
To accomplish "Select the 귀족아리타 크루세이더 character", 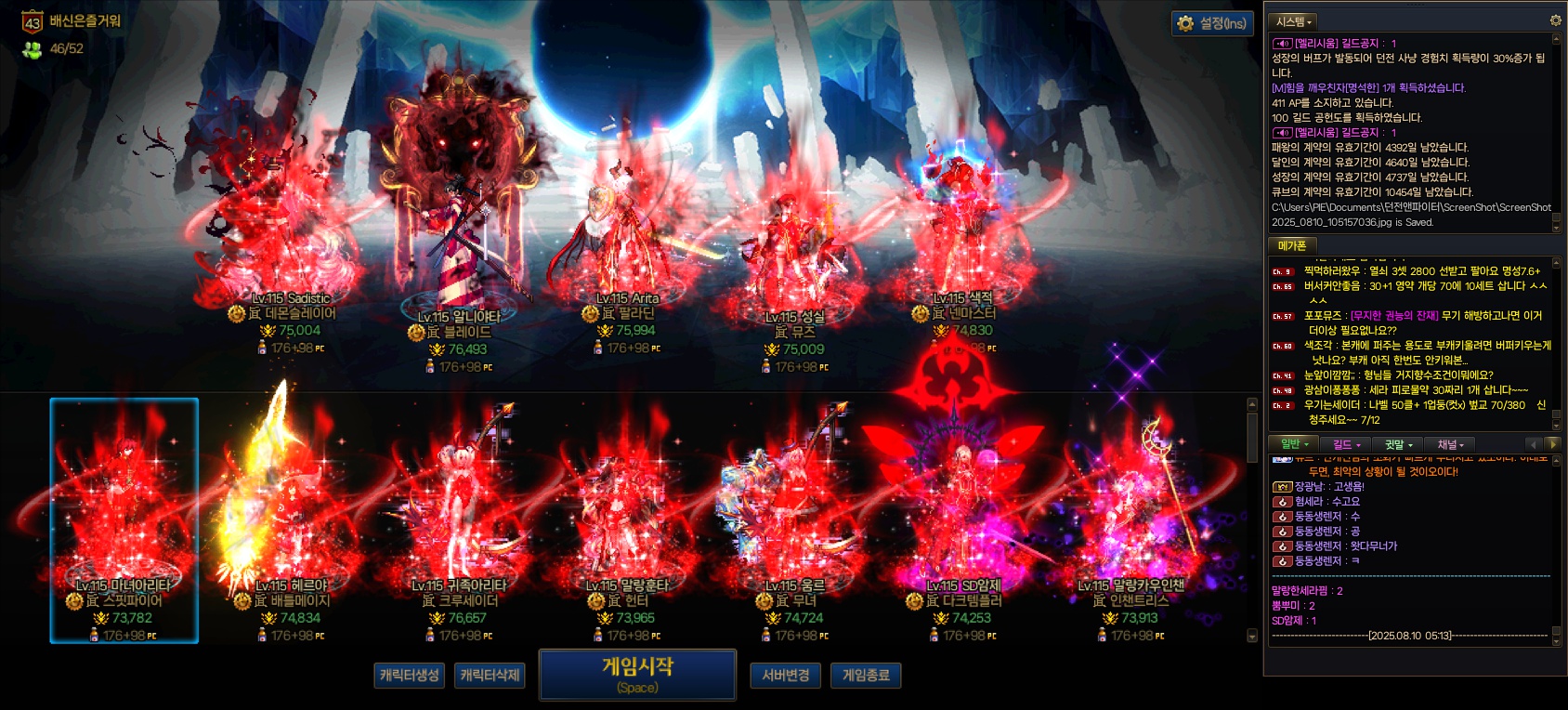I will (x=459, y=520).
